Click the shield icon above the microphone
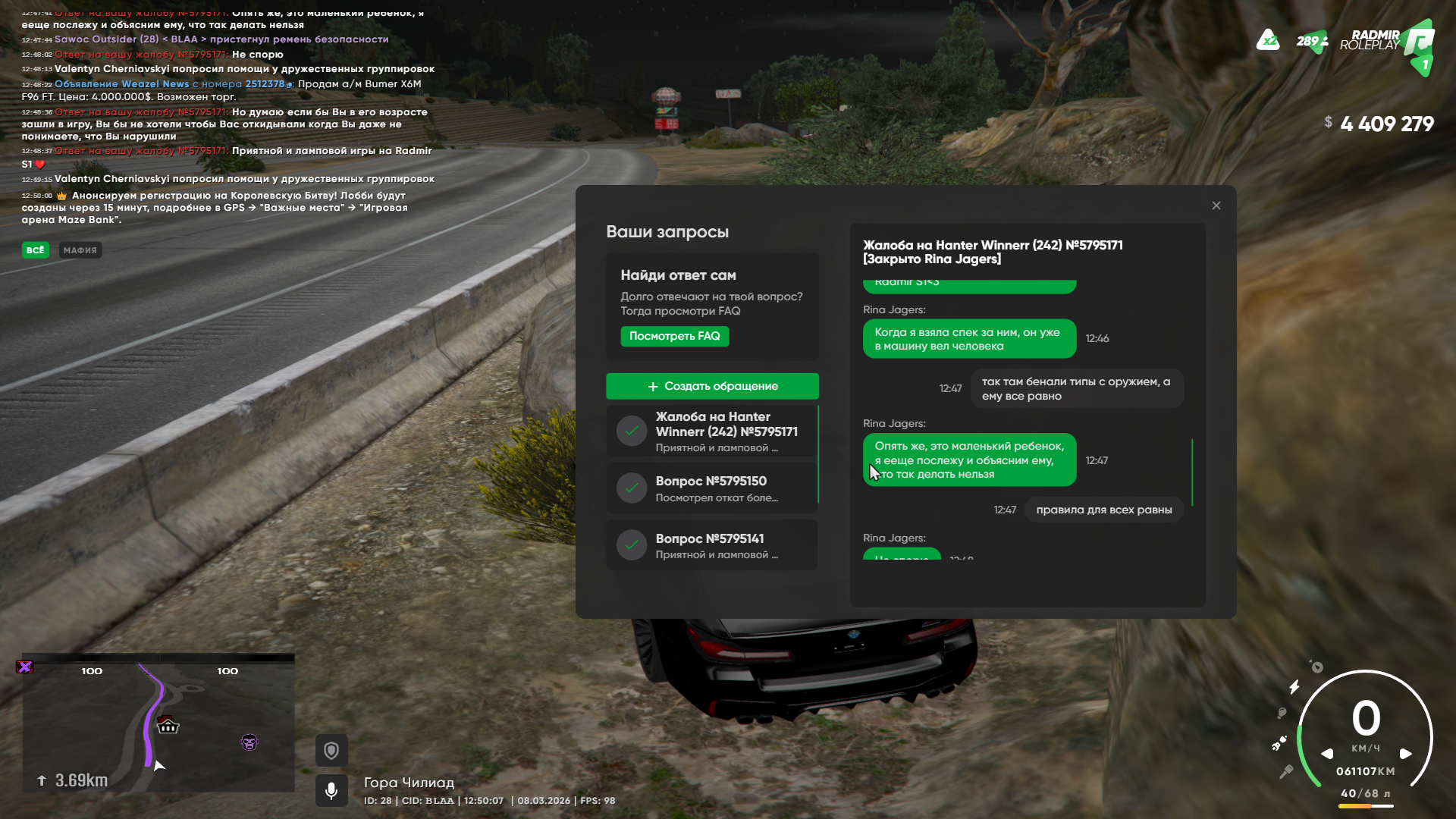This screenshot has width=1456, height=819. point(331,751)
